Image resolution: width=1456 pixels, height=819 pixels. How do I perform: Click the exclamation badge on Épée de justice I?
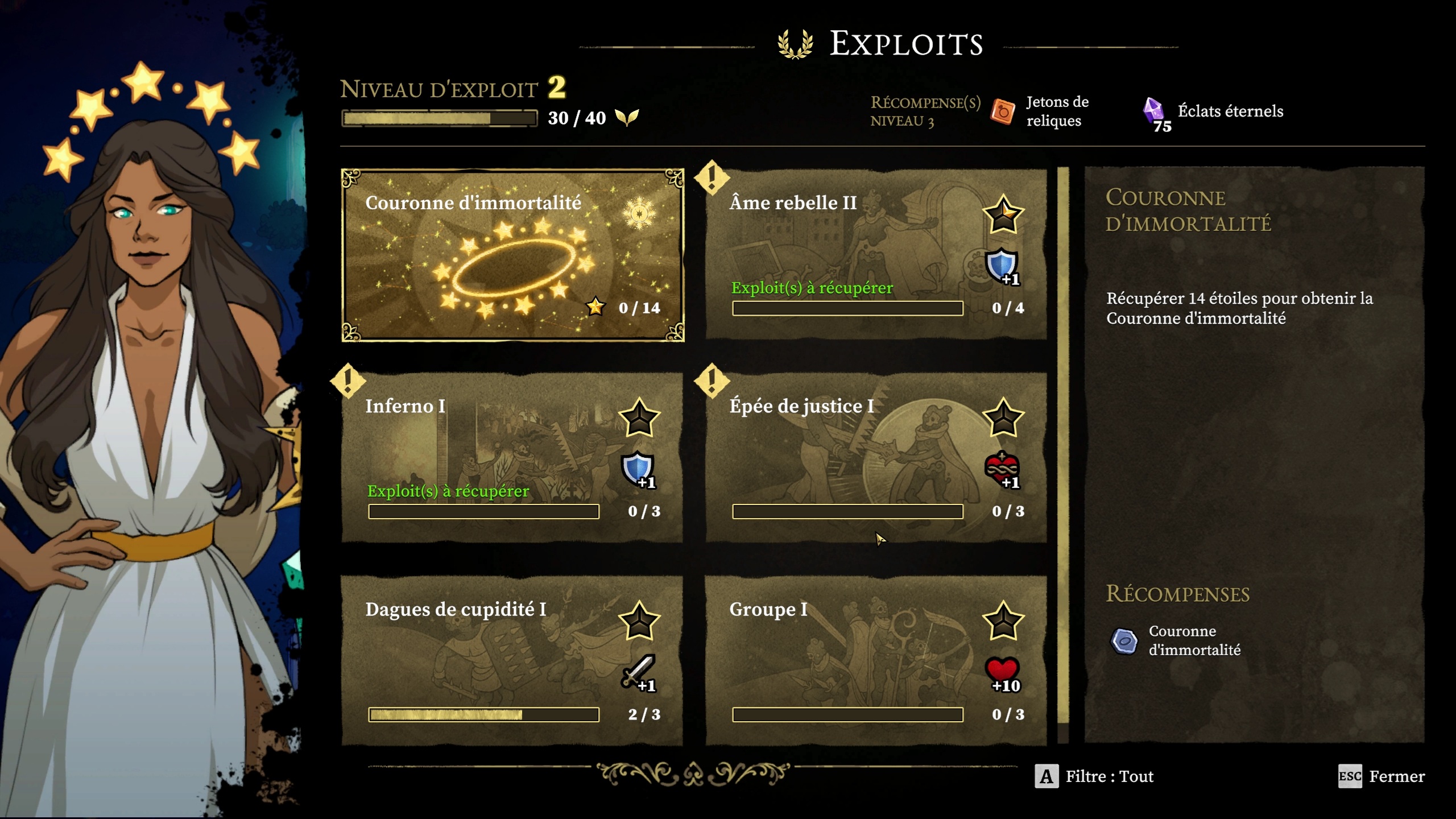(713, 382)
